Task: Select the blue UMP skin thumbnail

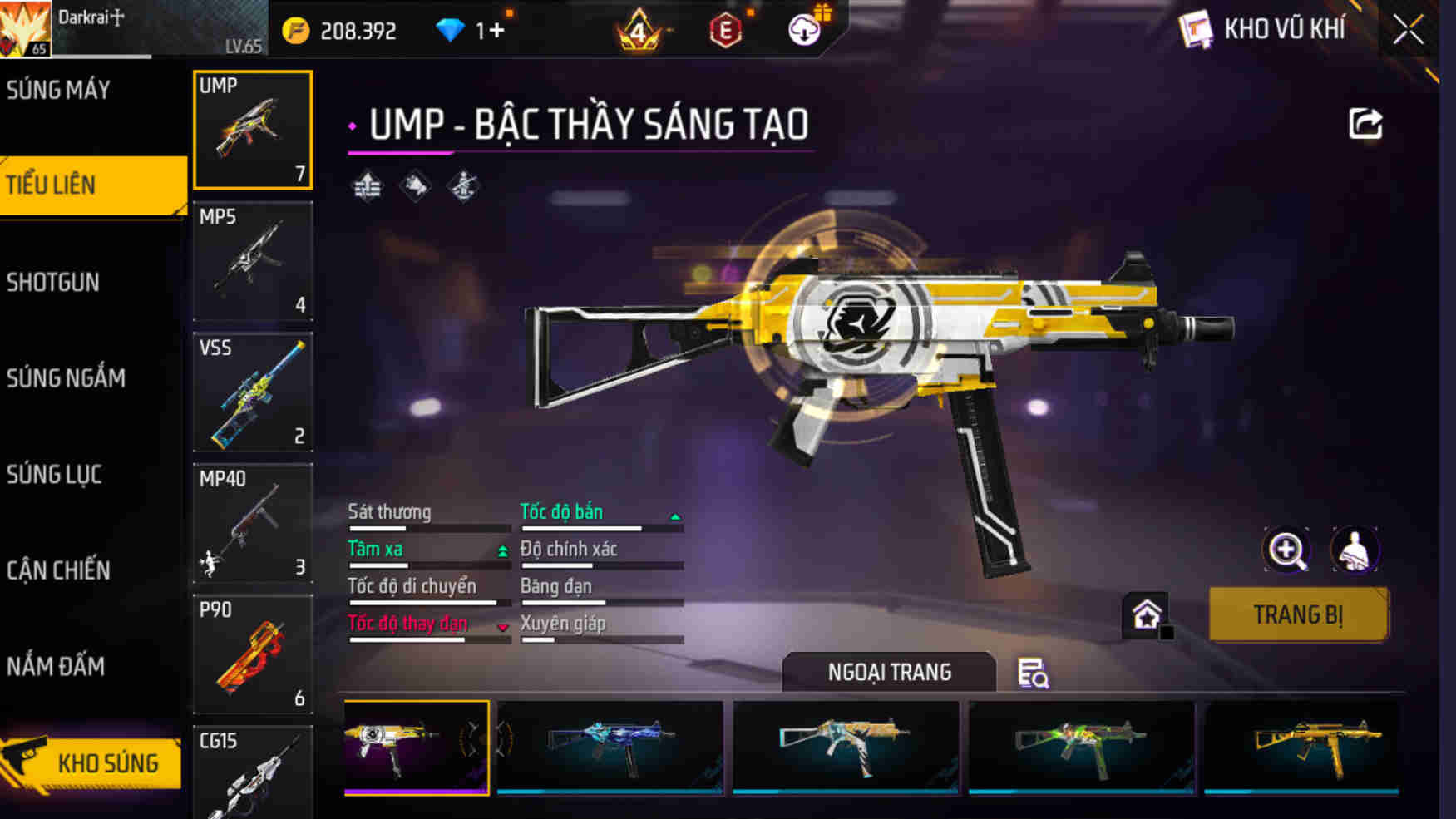Action: pos(610,747)
